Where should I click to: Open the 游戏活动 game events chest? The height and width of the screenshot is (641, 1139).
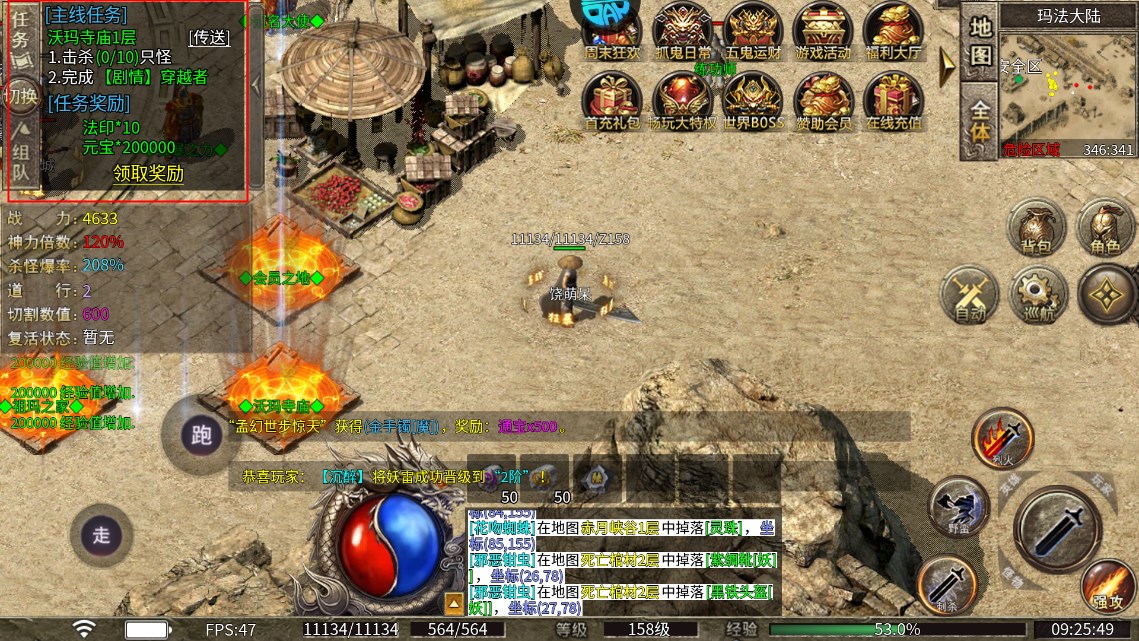(x=823, y=32)
